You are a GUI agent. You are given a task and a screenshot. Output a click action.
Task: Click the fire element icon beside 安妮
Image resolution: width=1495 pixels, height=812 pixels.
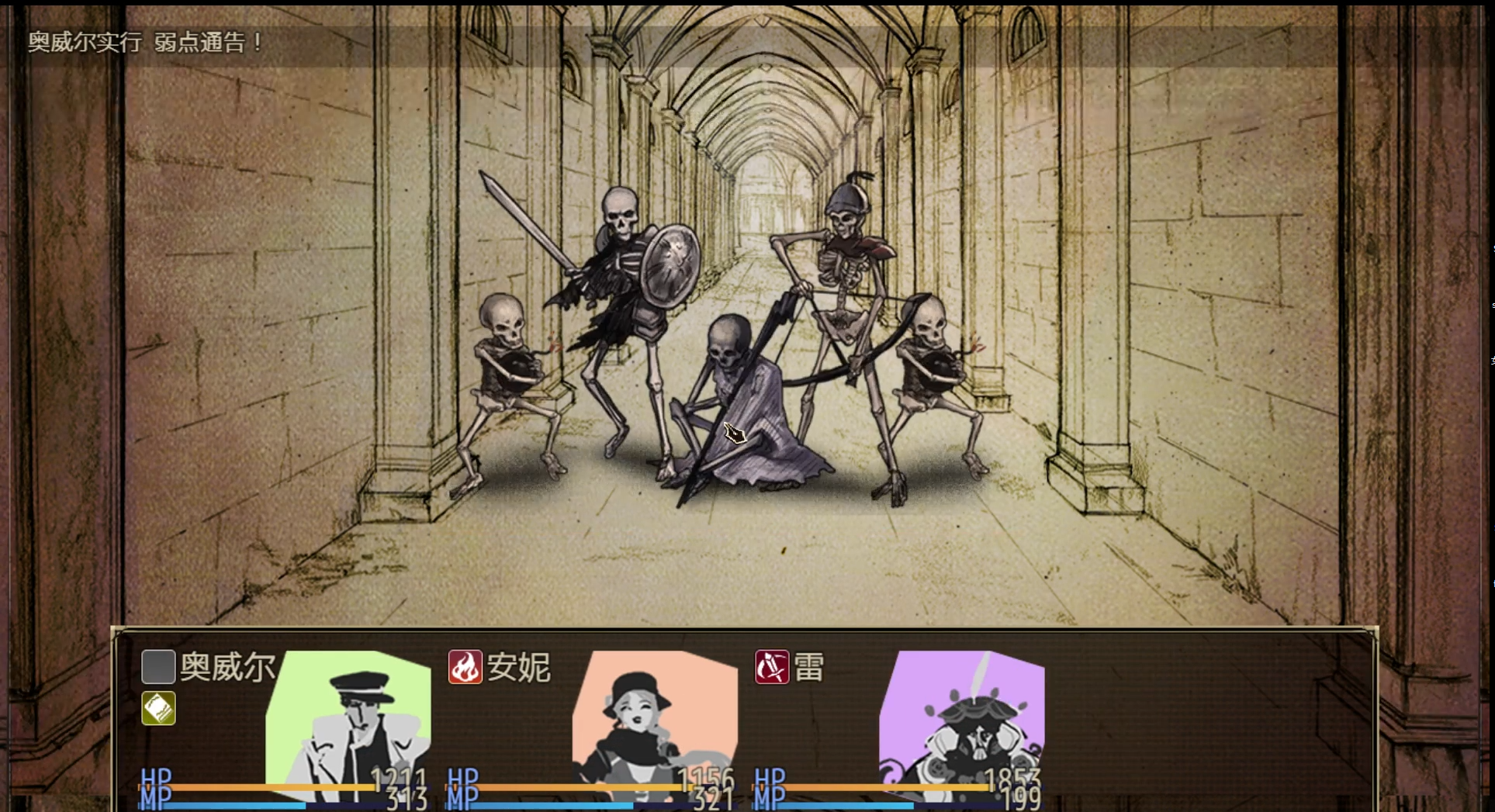465,666
